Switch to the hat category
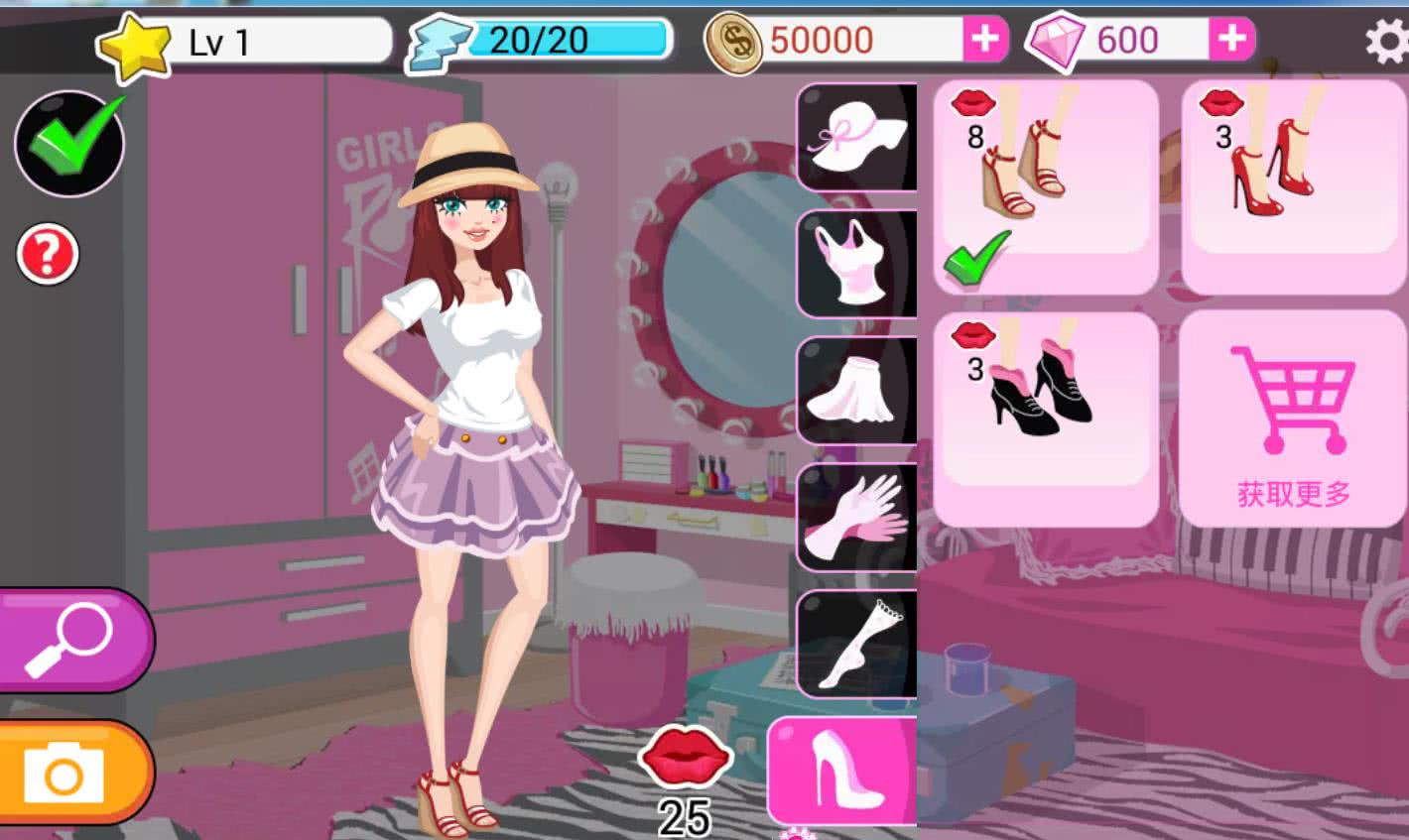Viewport: 1409px width, 840px height. [857, 137]
